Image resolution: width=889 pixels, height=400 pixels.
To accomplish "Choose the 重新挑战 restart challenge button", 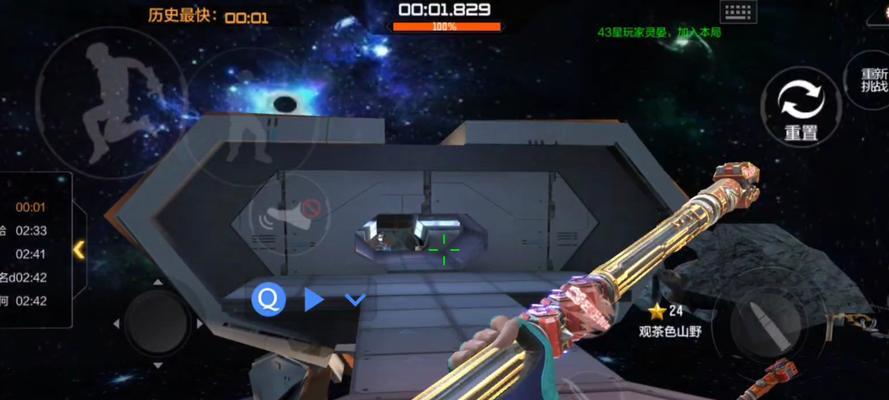I will (874, 79).
